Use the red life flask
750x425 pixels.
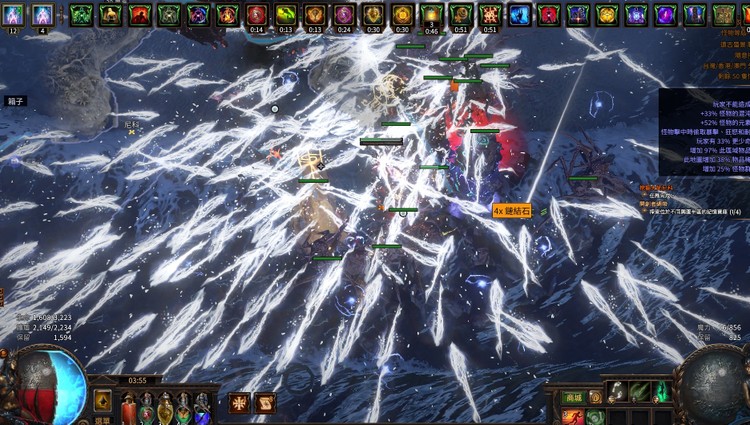coord(128,408)
